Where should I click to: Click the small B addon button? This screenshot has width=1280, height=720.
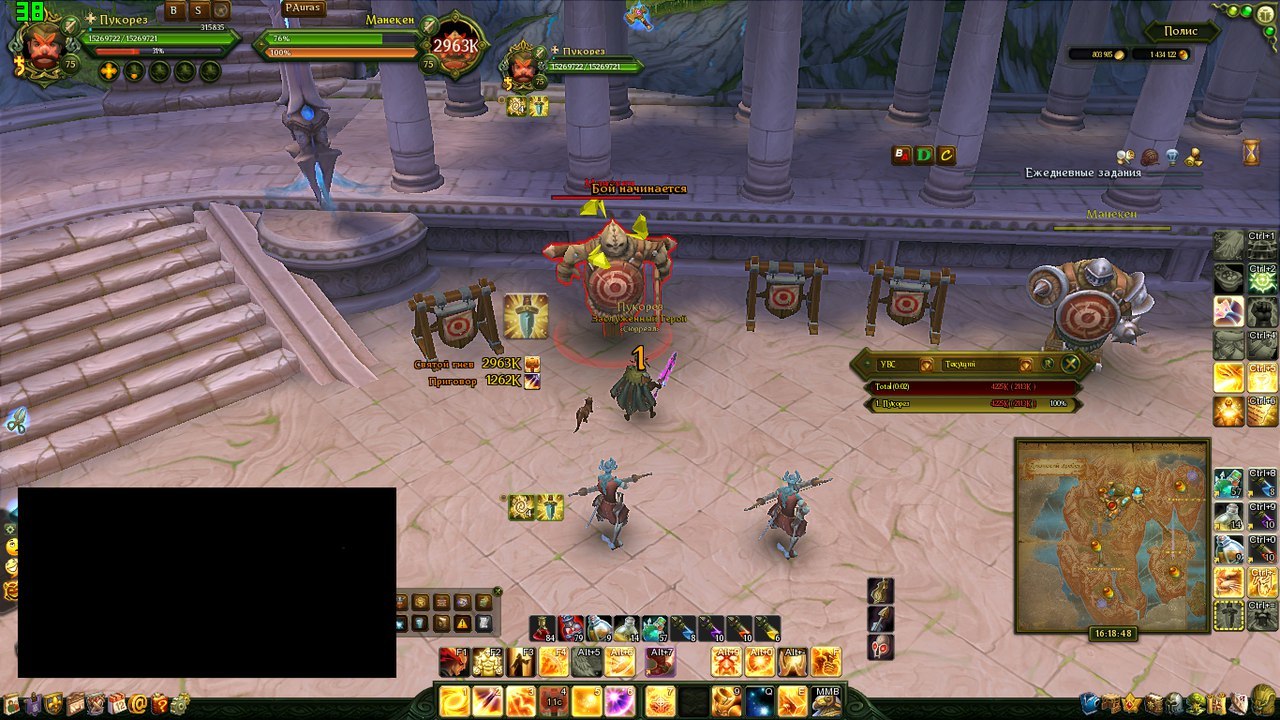(174, 10)
